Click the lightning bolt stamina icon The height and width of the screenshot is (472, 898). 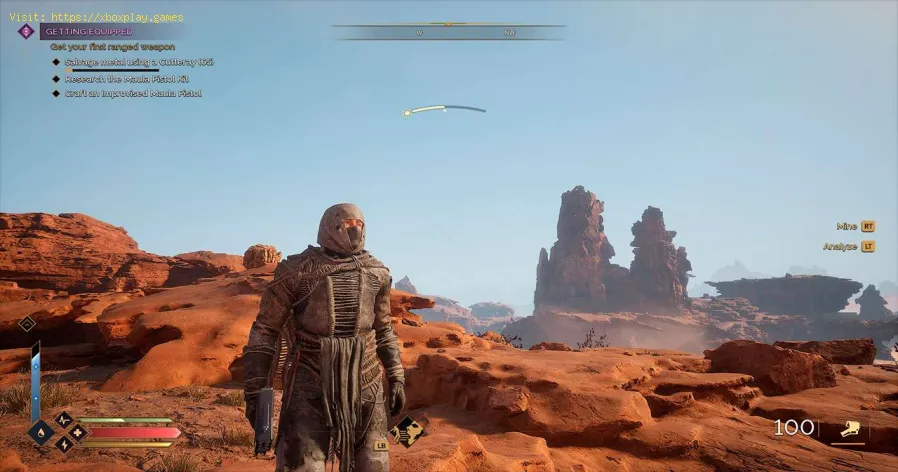[x=63, y=447]
